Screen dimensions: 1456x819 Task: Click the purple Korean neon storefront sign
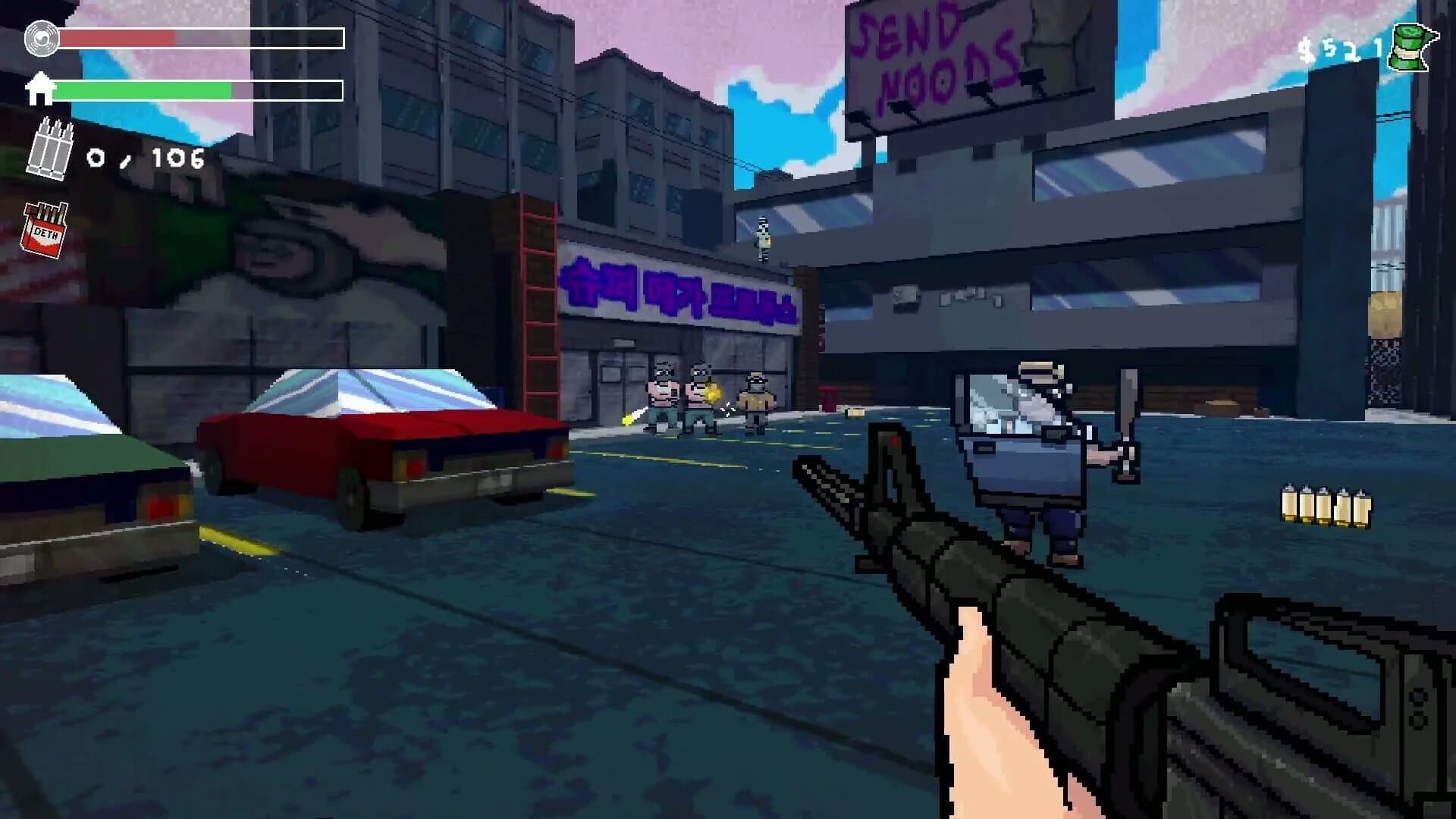(679, 292)
